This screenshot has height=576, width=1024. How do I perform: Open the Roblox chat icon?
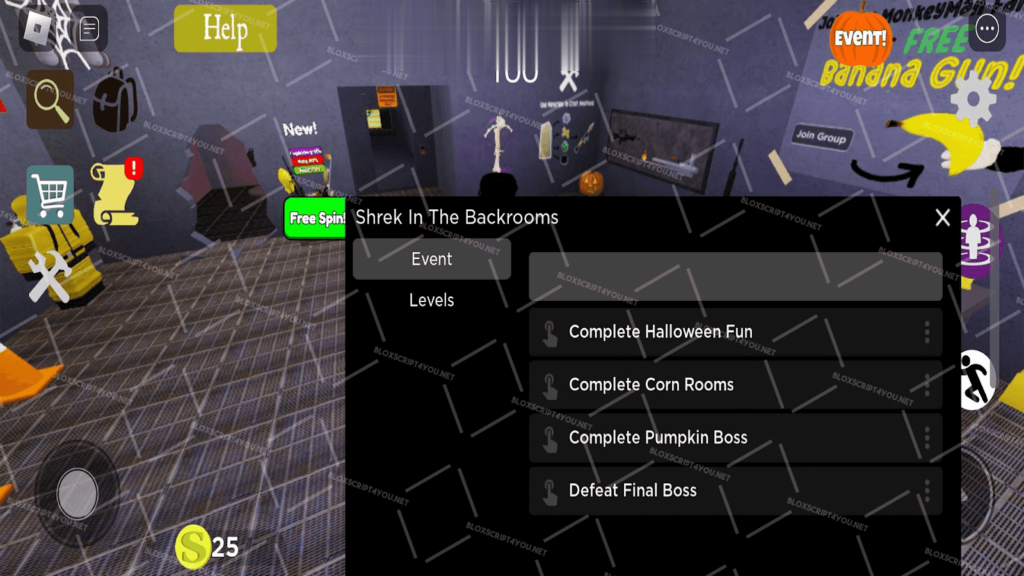(89, 30)
